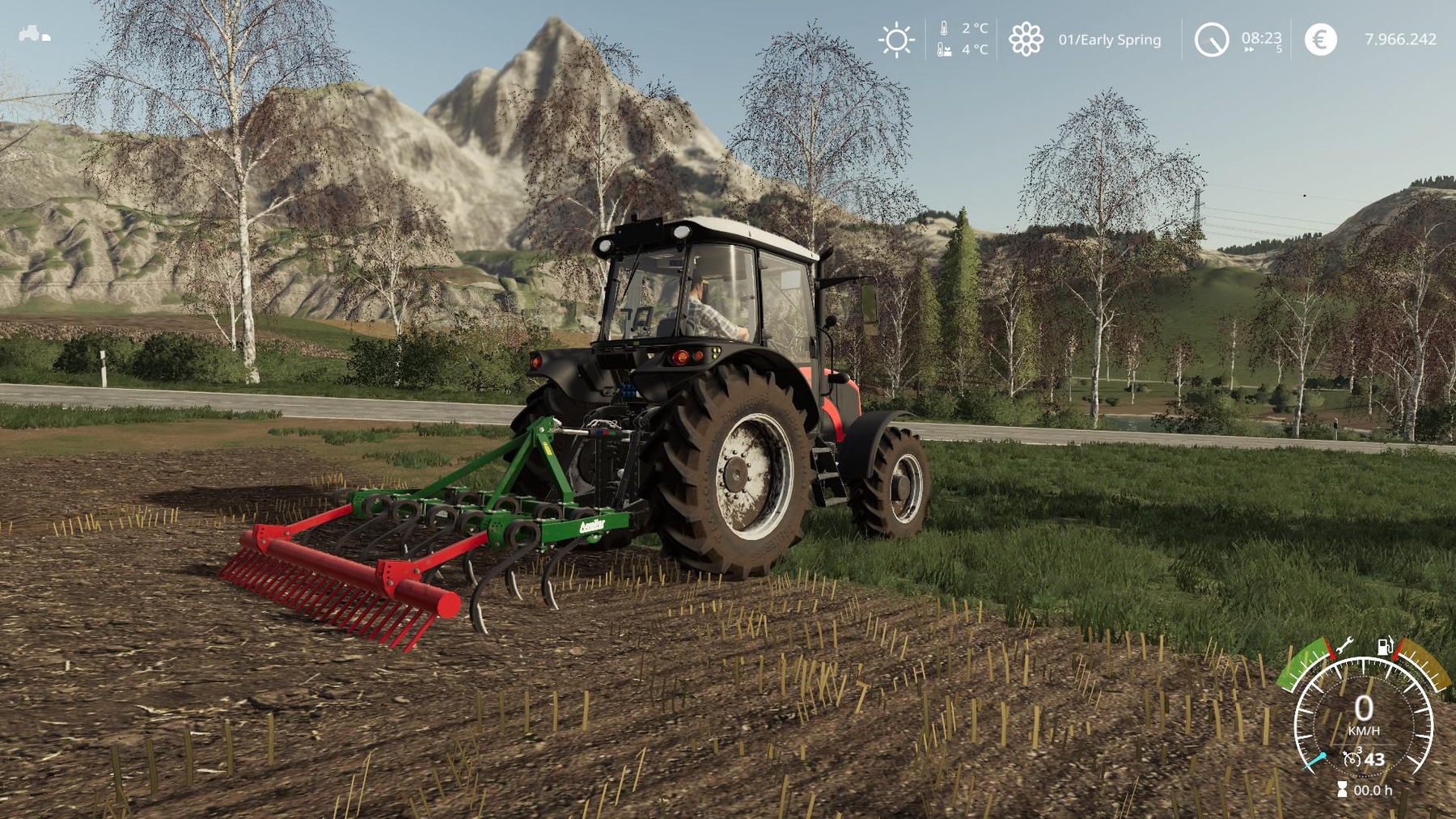Click the fuel pump icon on gauge

(1386, 646)
